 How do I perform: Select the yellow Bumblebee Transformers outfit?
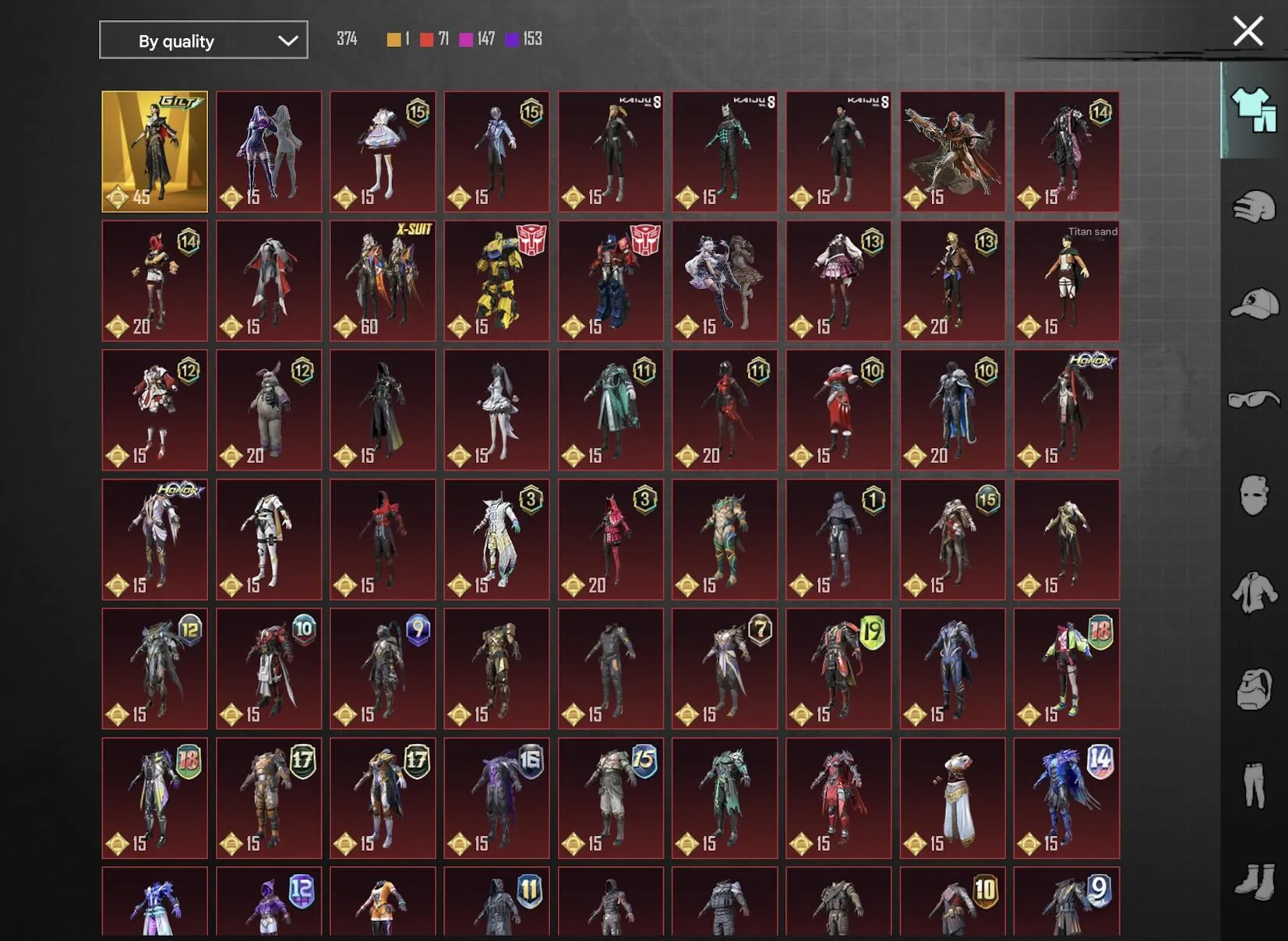(496, 280)
